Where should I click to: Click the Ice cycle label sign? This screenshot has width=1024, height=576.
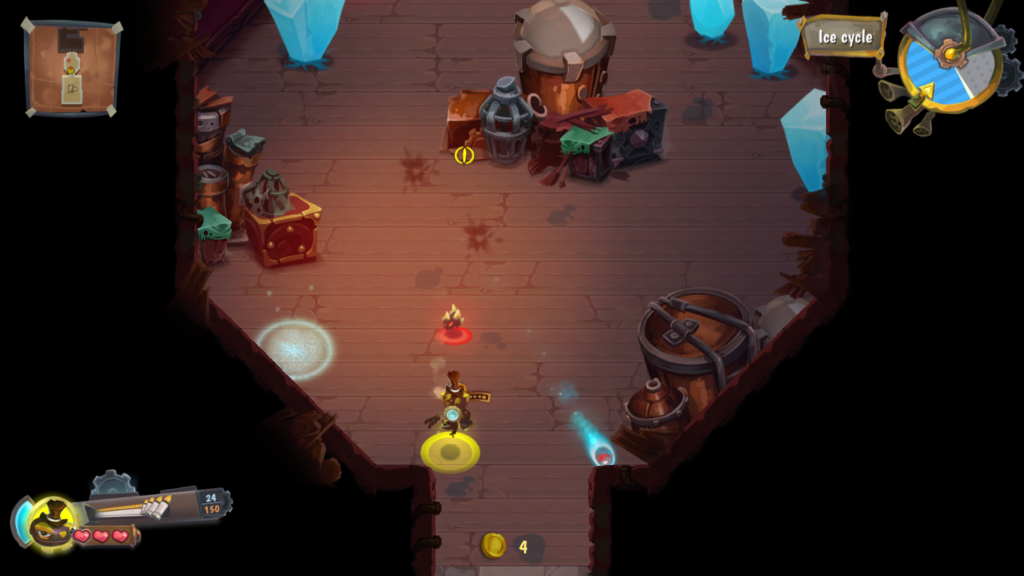click(844, 37)
